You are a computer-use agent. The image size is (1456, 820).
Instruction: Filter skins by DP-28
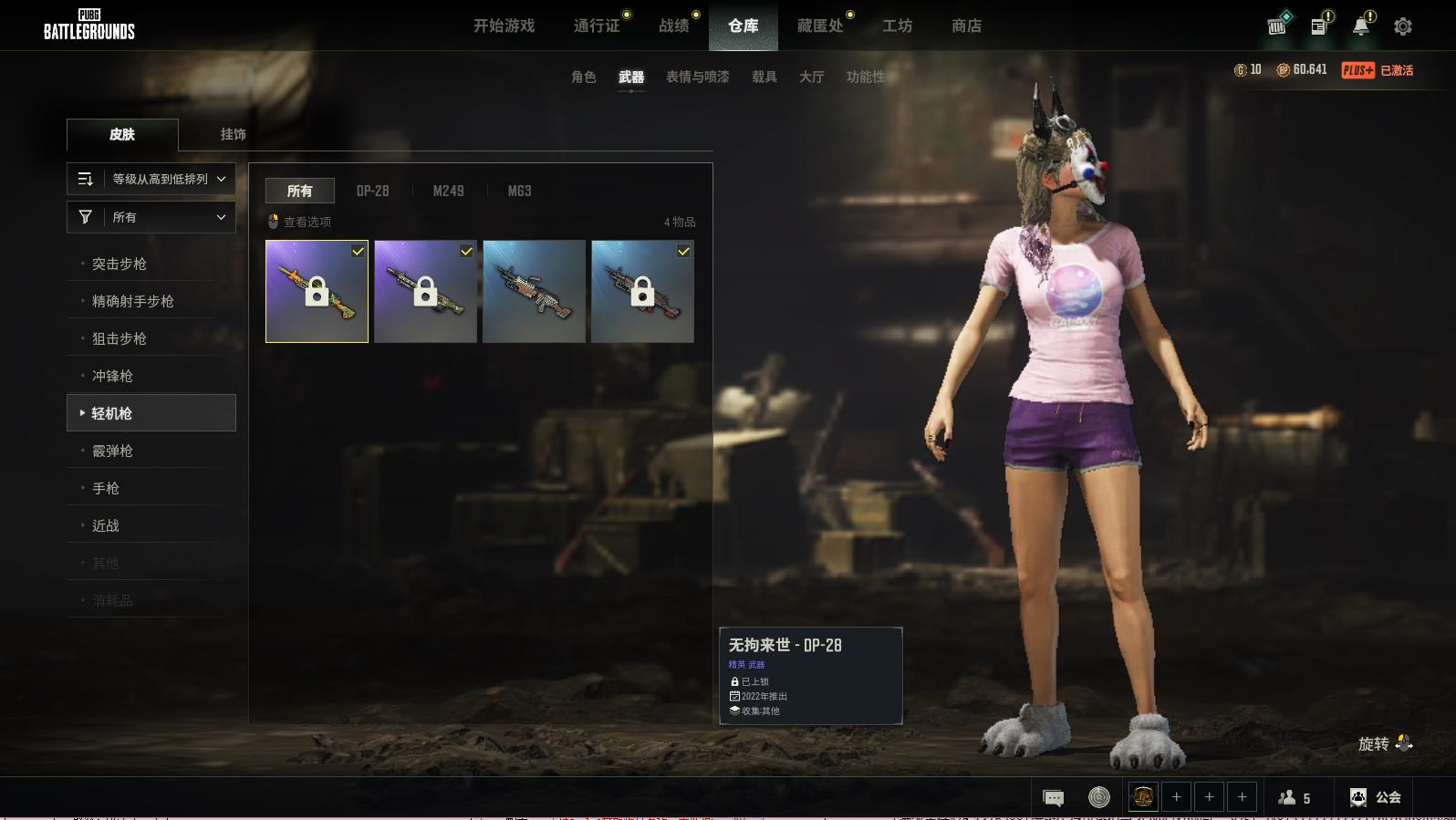tap(372, 191)
